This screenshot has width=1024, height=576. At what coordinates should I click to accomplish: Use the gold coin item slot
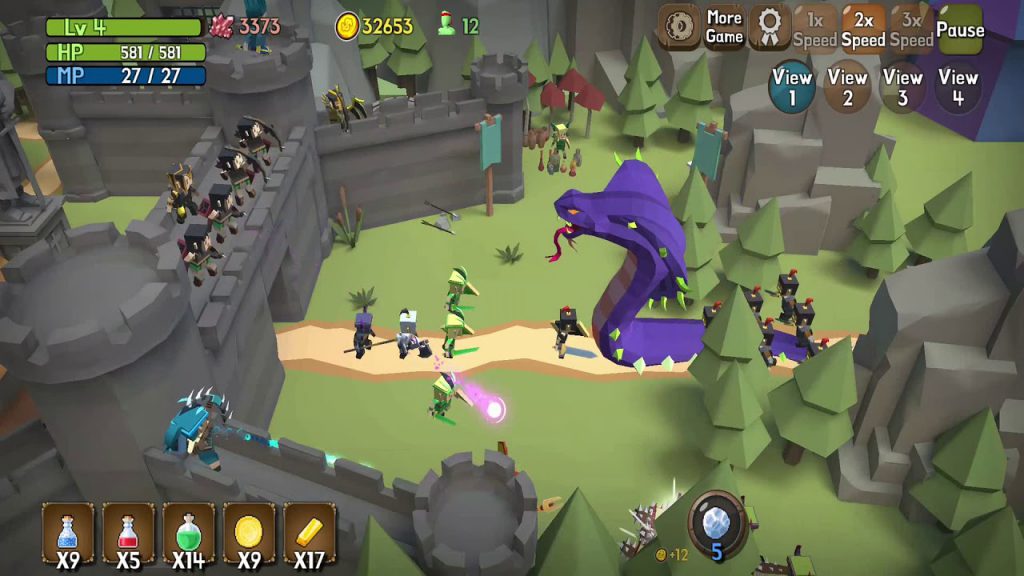click(248, 534)
